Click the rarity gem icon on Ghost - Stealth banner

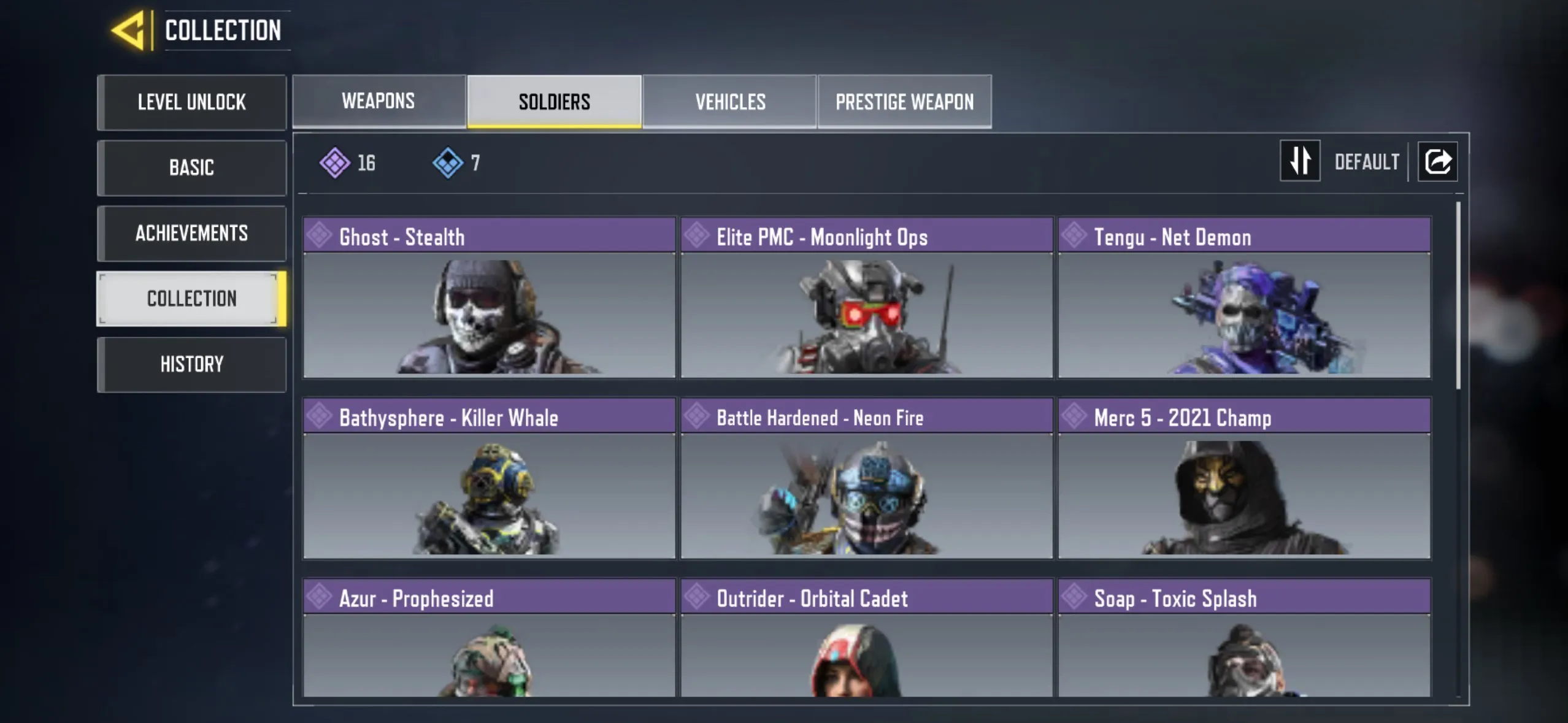(320, 237)
